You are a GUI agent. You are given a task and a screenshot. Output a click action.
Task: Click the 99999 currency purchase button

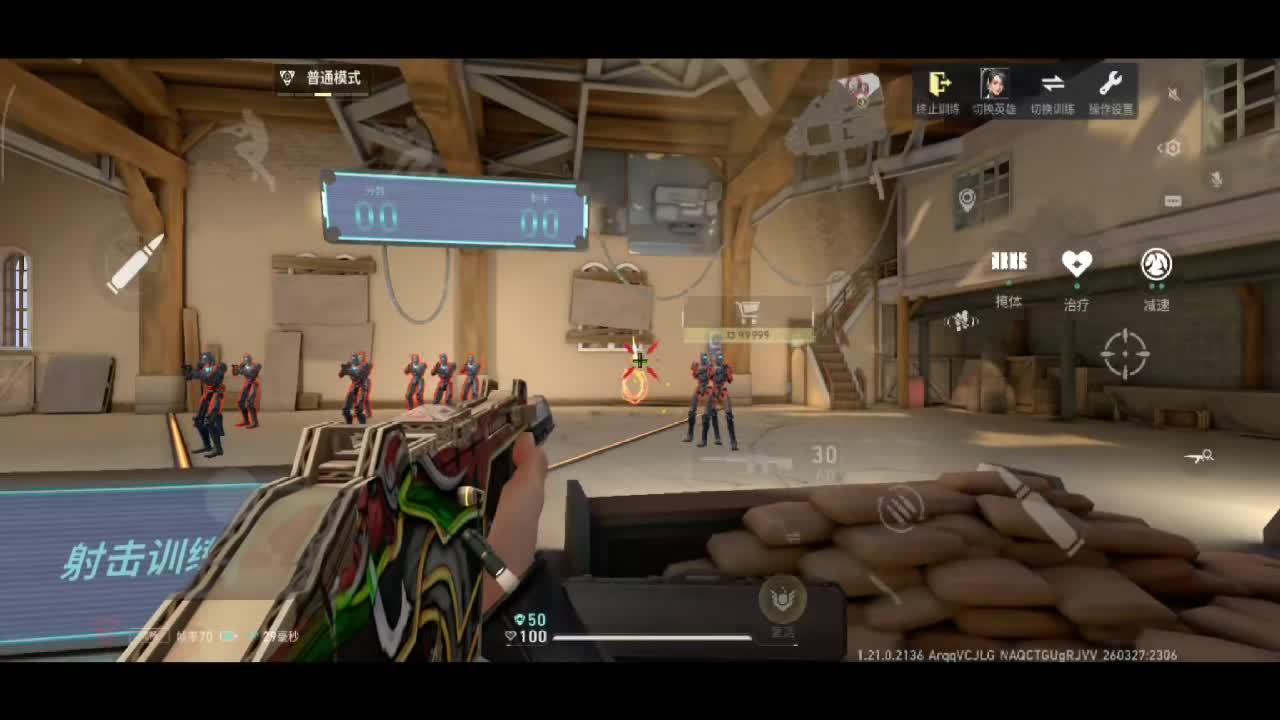(x=748, y=332)
